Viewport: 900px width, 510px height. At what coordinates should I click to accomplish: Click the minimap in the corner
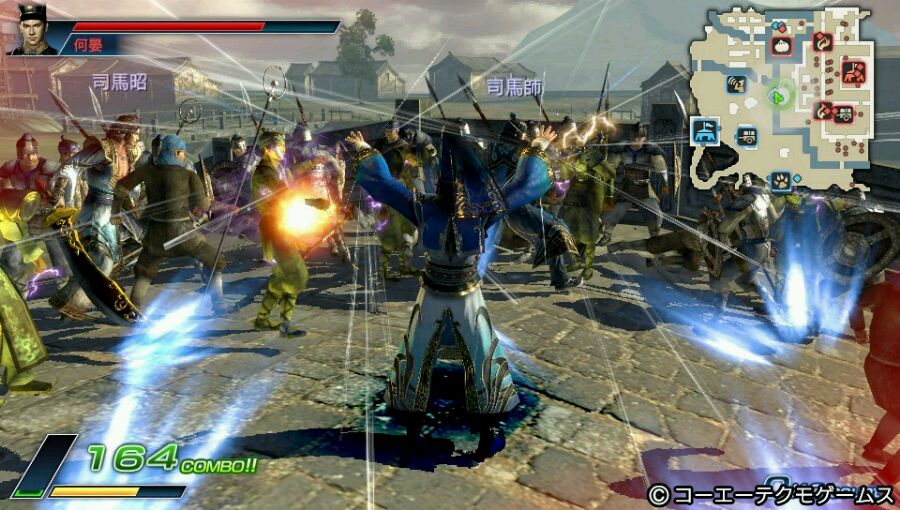(x=788, y=98)
